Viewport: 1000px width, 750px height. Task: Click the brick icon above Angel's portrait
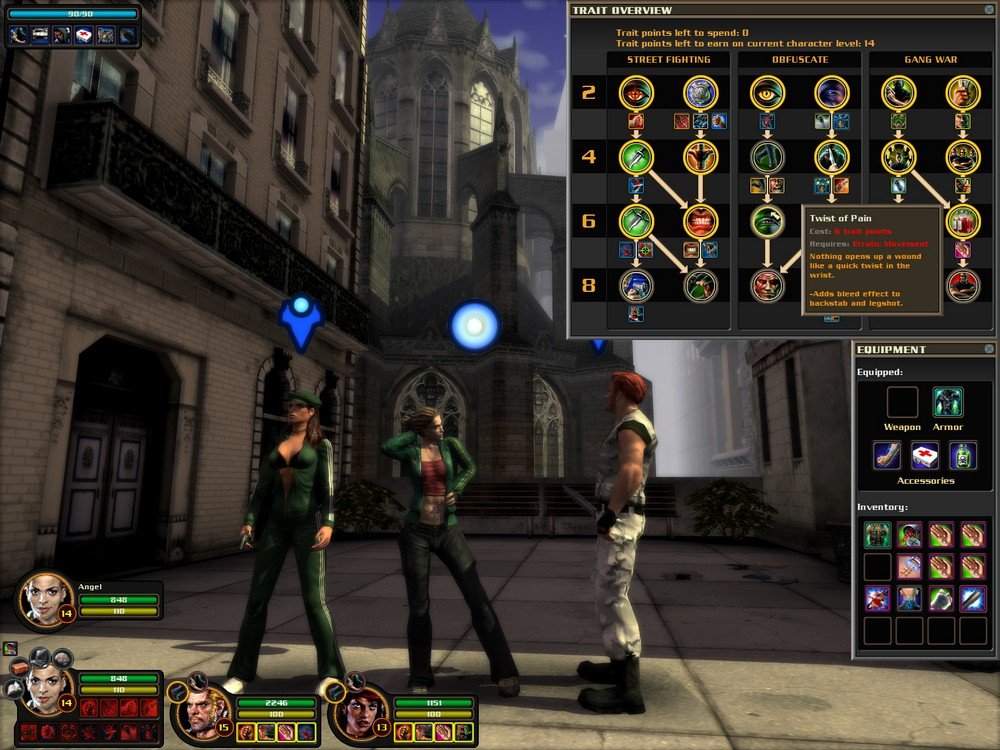point(18,667)
